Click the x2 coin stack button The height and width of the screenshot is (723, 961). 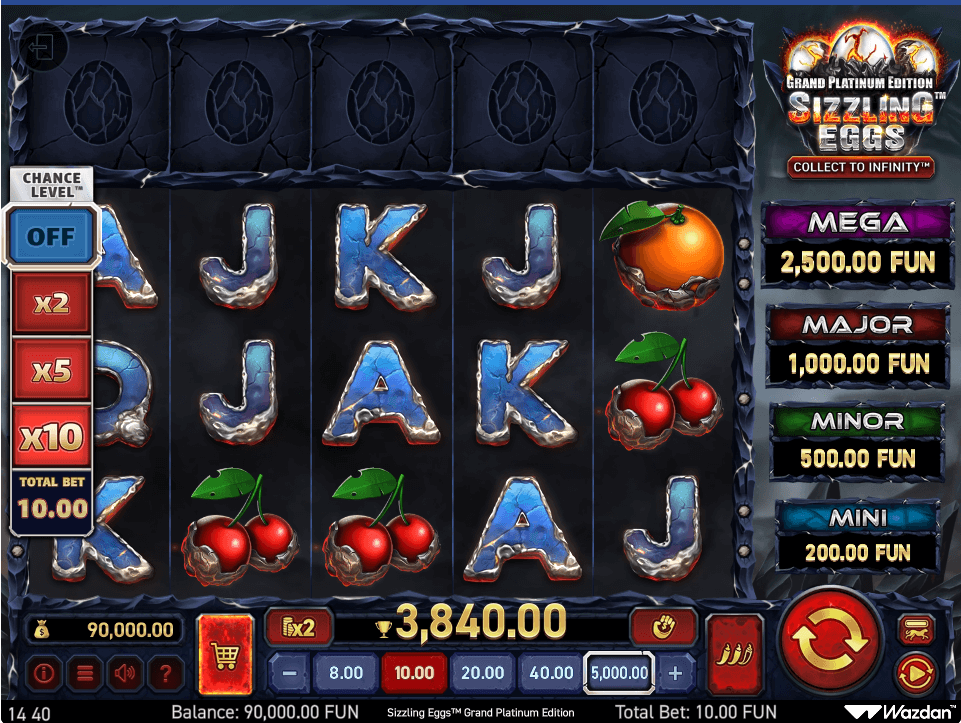(298, 628)
